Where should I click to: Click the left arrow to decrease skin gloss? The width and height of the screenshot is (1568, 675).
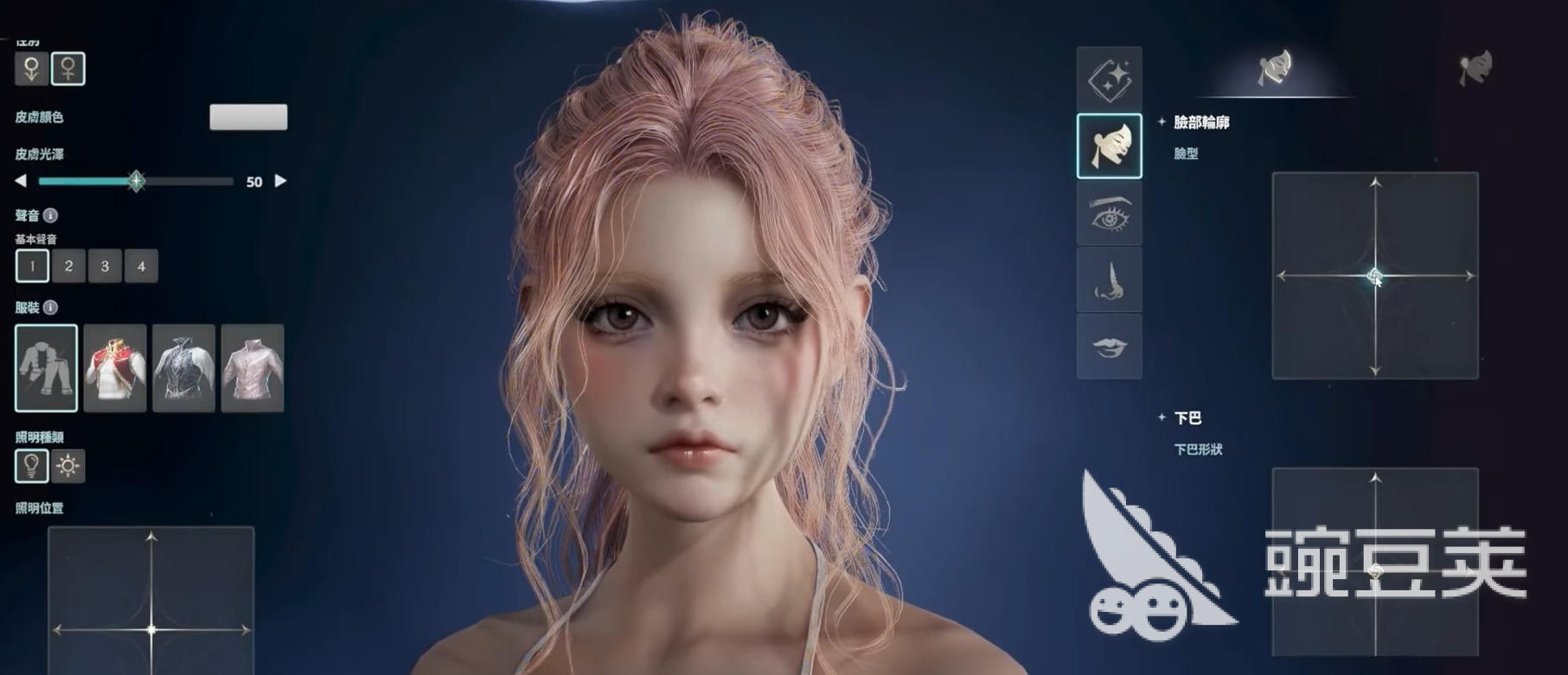[x=21, y=181]
